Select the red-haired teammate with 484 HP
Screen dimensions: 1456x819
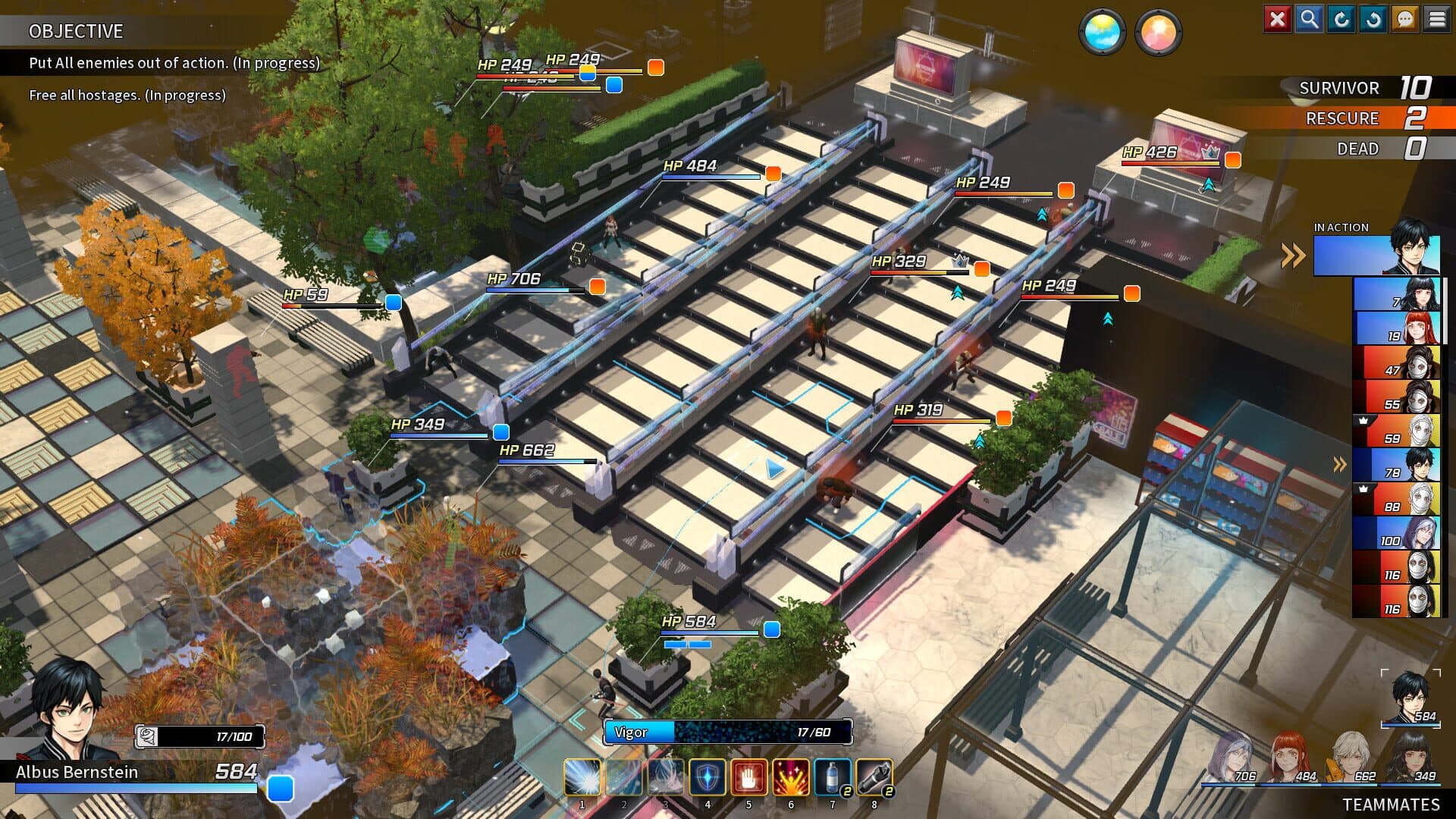(1291, 757)
